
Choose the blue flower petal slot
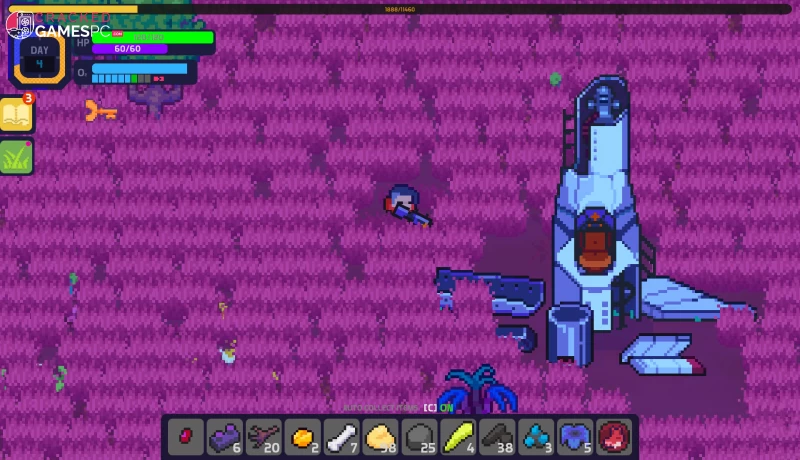pos(575,436)
